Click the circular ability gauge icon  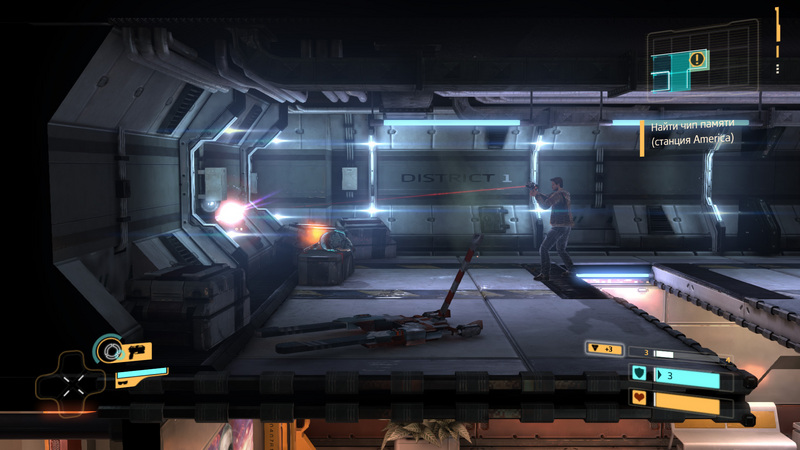(x=106, y=350)
